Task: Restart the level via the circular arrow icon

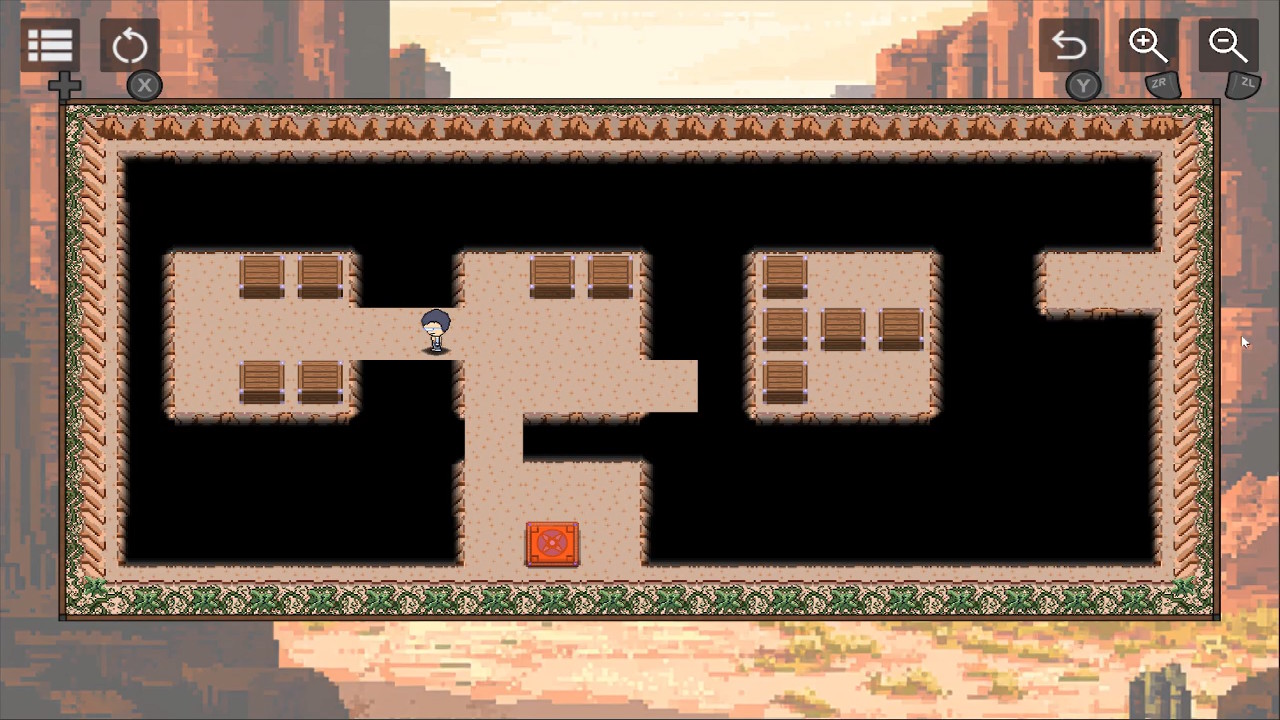Action: tap(129, 45)
